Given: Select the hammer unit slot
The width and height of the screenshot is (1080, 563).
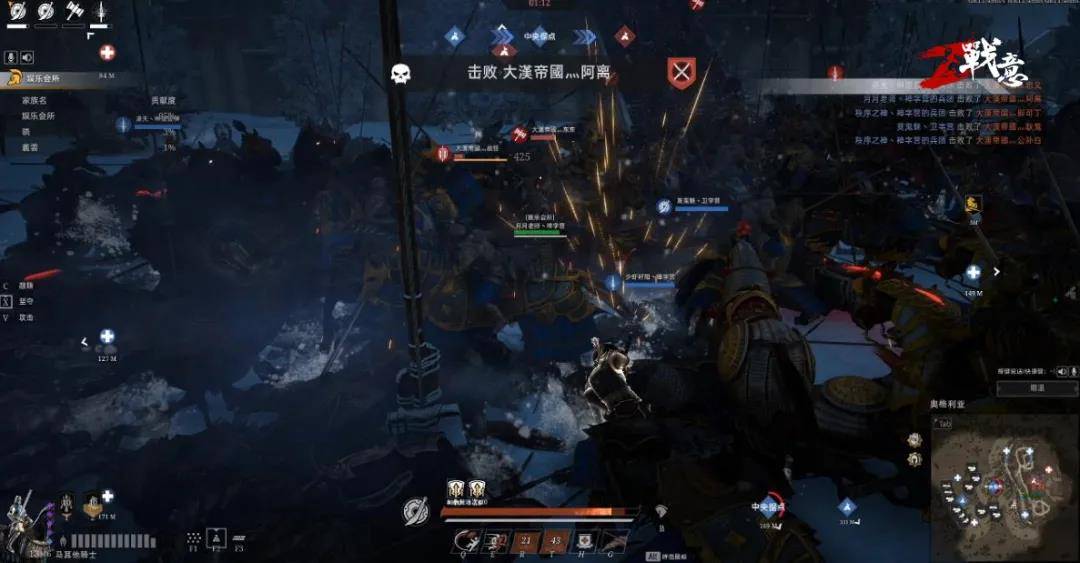Looking at the screenshot, I should (73, 12).
